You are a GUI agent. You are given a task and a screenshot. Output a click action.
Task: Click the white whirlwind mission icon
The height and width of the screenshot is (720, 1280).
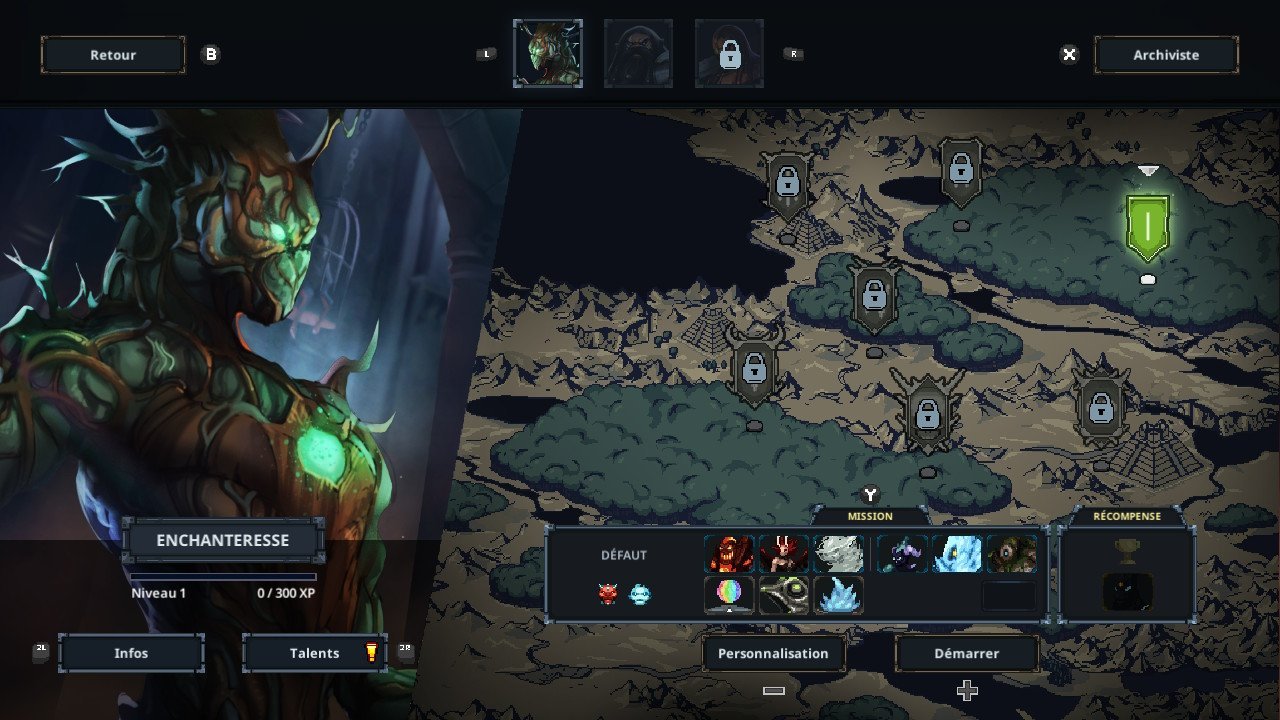click(838, 553)
